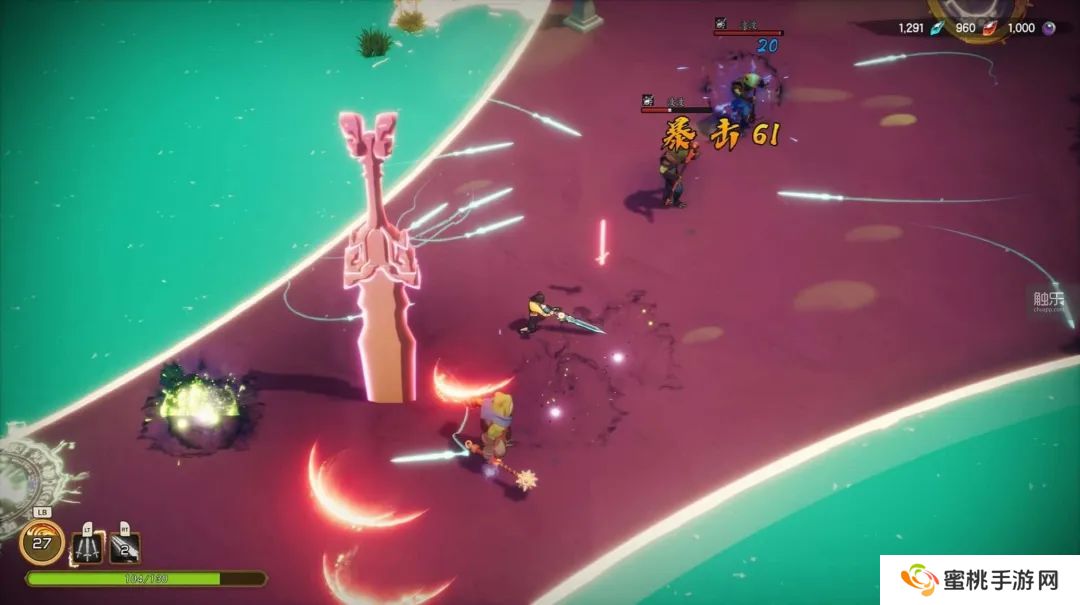Viewport: 1080px width, 605px height.
Task: Activate the round orange skill showing 27
Action: [x=42, y=543]
